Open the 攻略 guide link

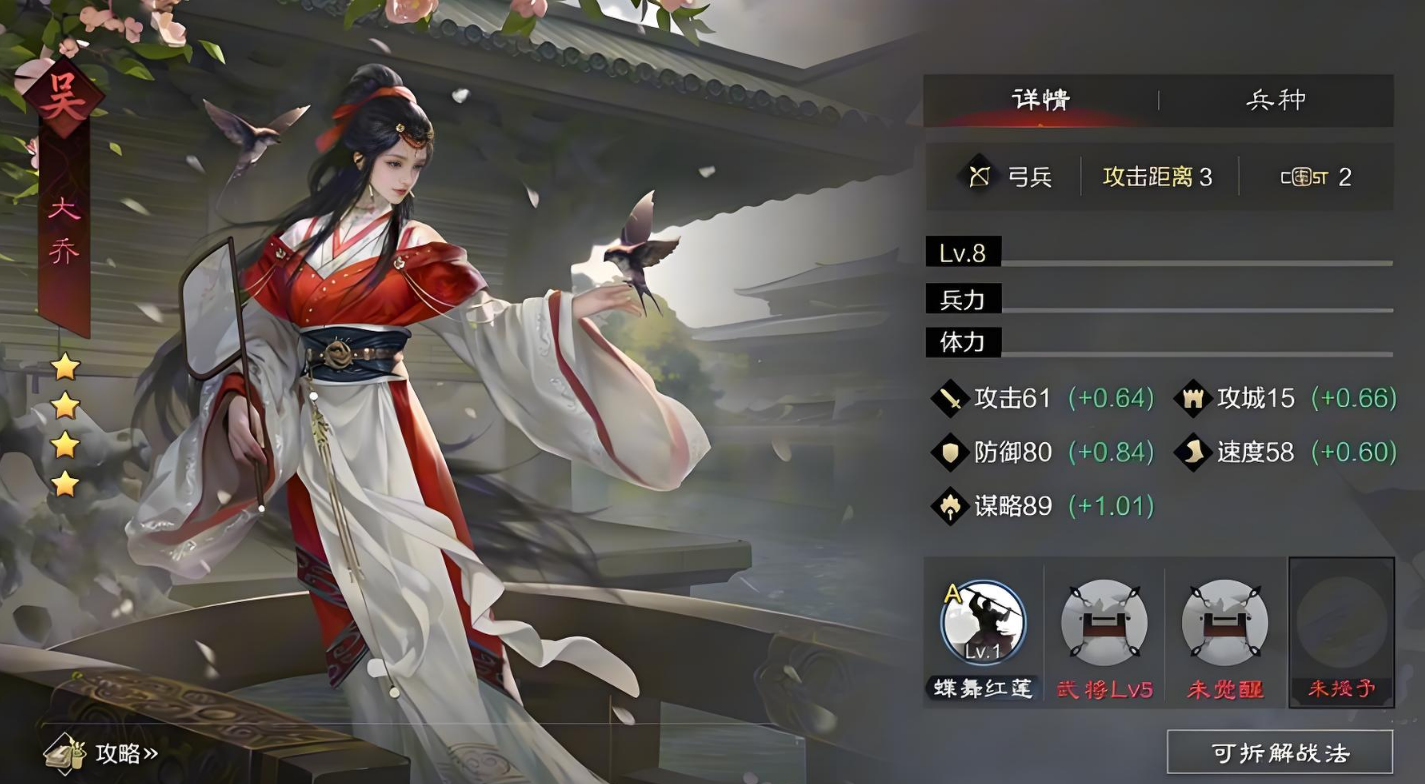point(103,753)
